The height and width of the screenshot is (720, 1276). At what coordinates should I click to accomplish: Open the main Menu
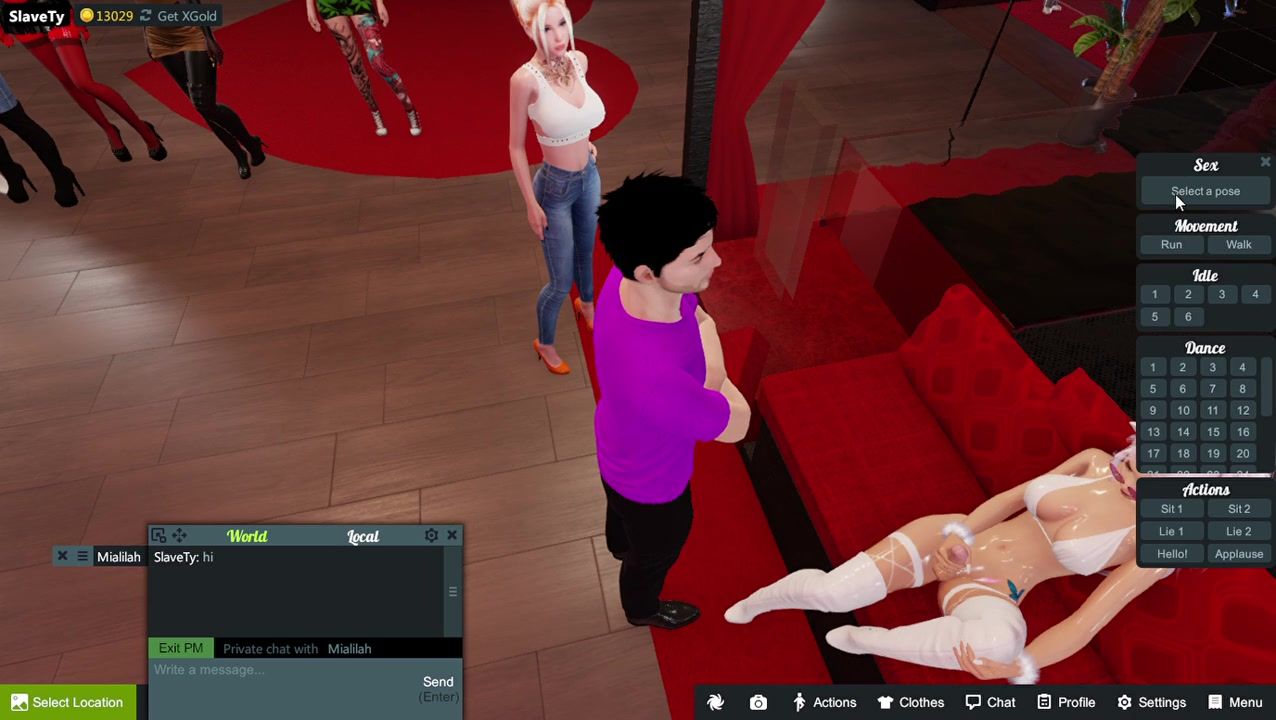coord(1235,702)
